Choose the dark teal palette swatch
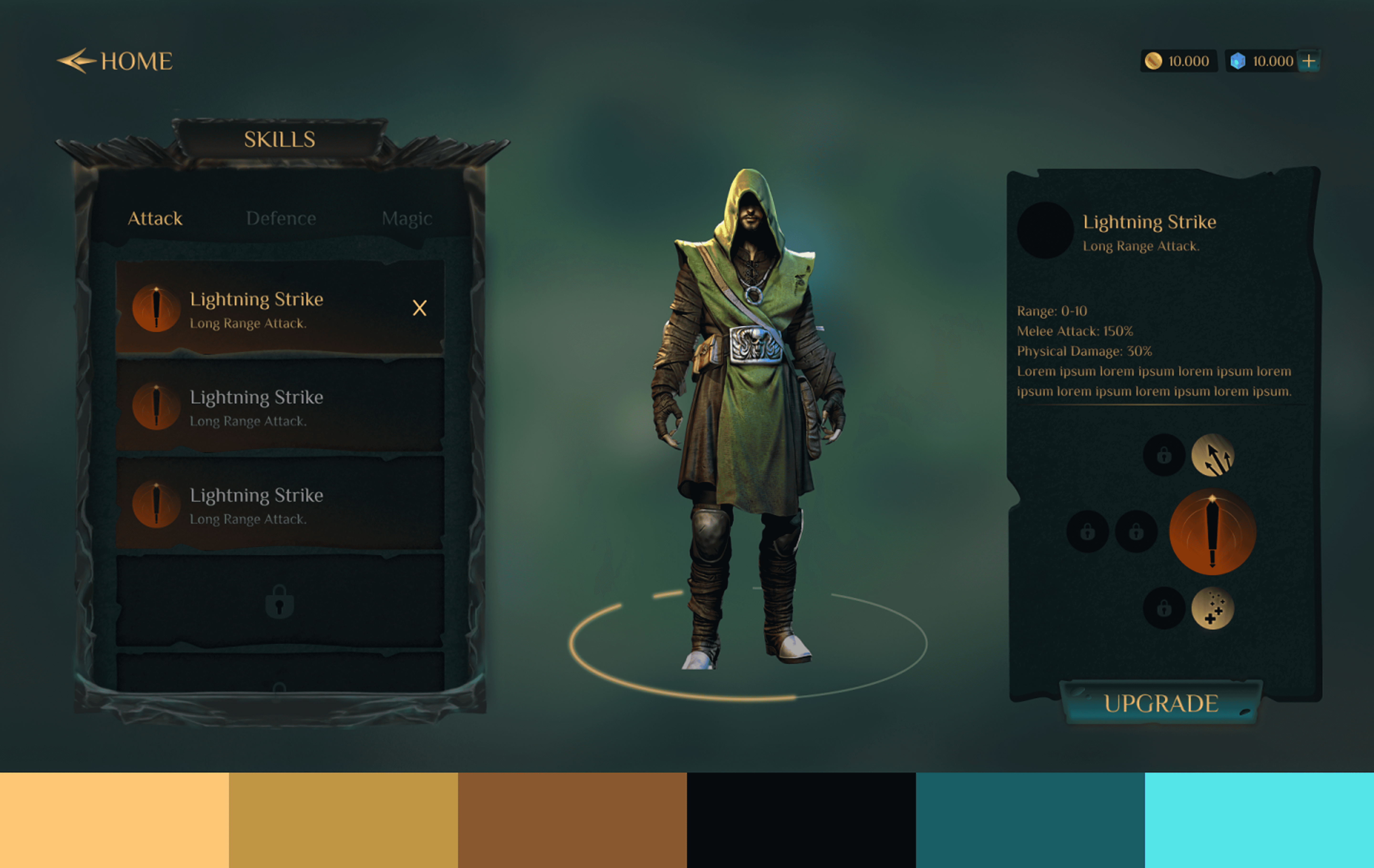This screenshot has width=1374, height=868. pyautogui.click(x=1030, y=820)
